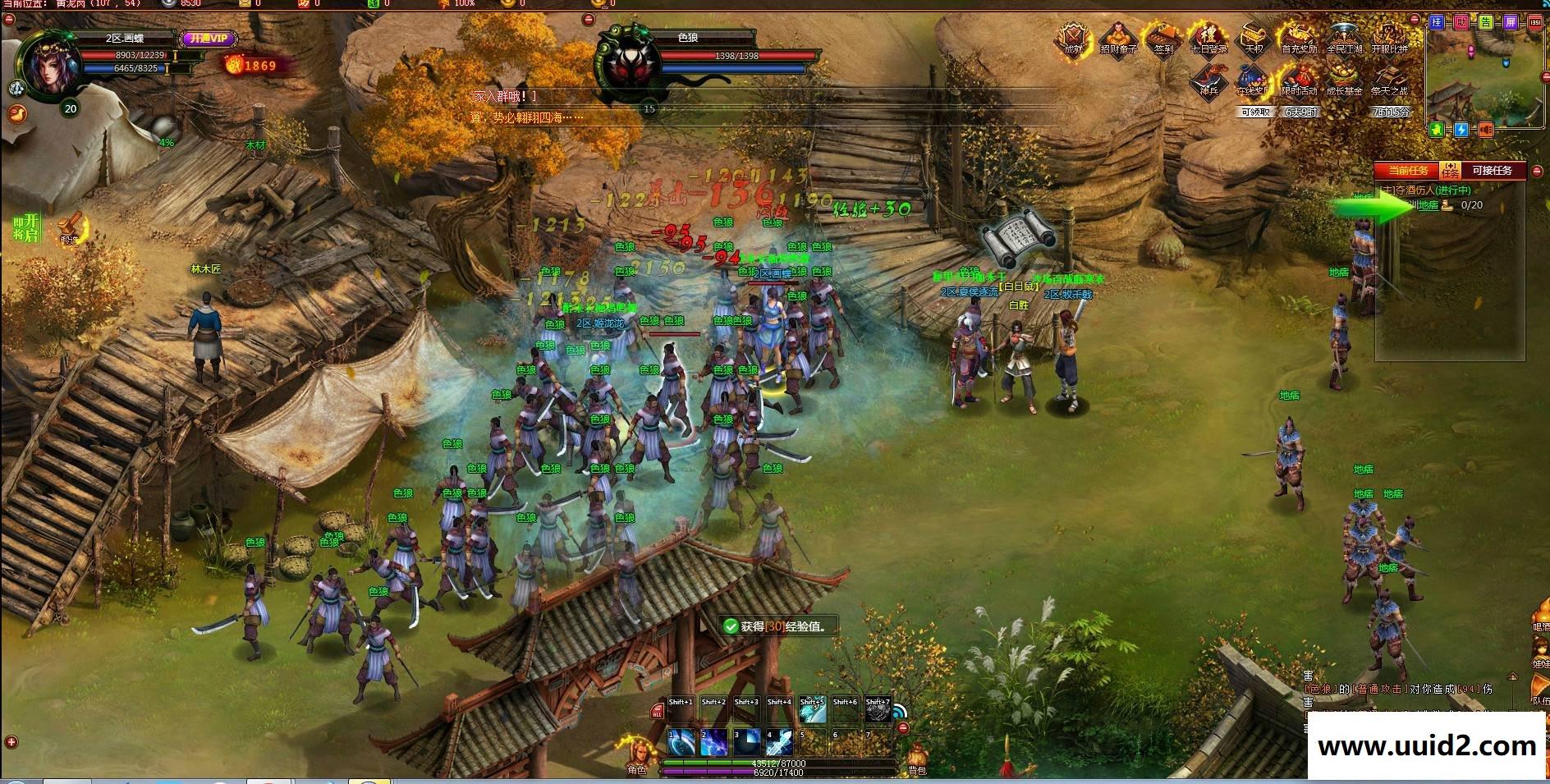Open the 角色 character panel
Screen dimensions: 1550x784
pos(637,755)
